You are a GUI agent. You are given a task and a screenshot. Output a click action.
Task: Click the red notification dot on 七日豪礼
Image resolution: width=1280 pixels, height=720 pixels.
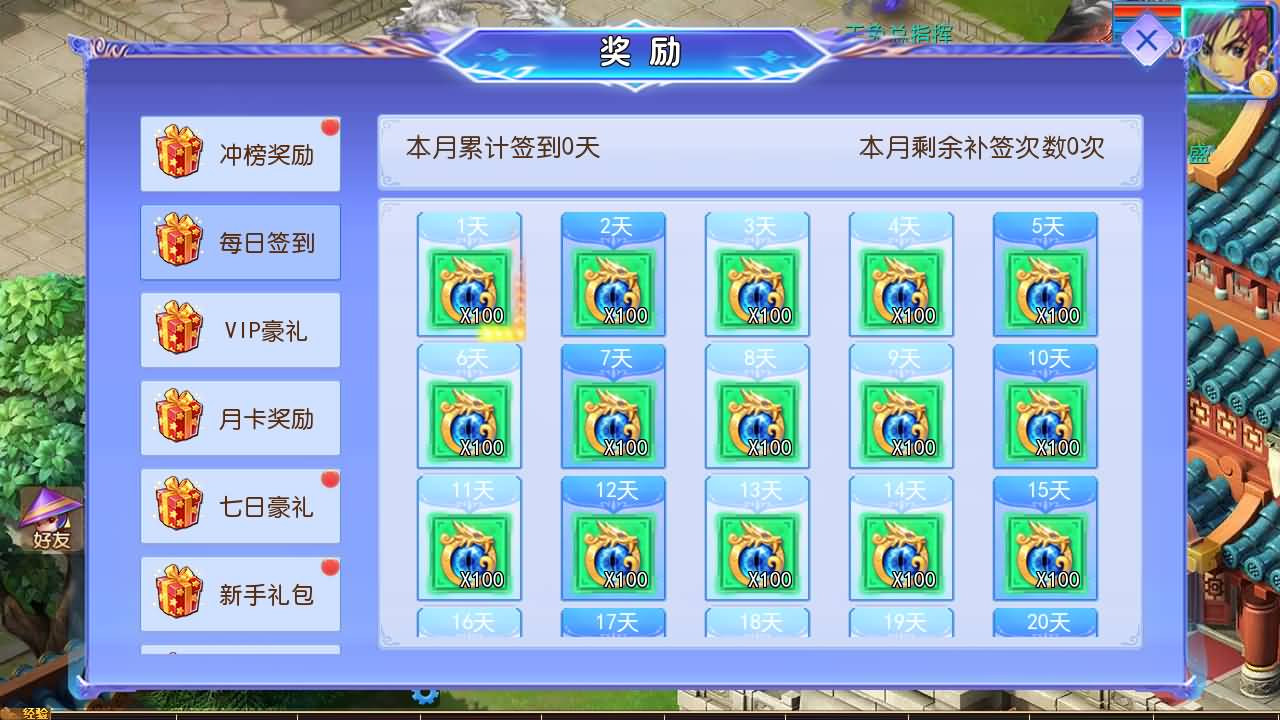[x=330, y=478]
